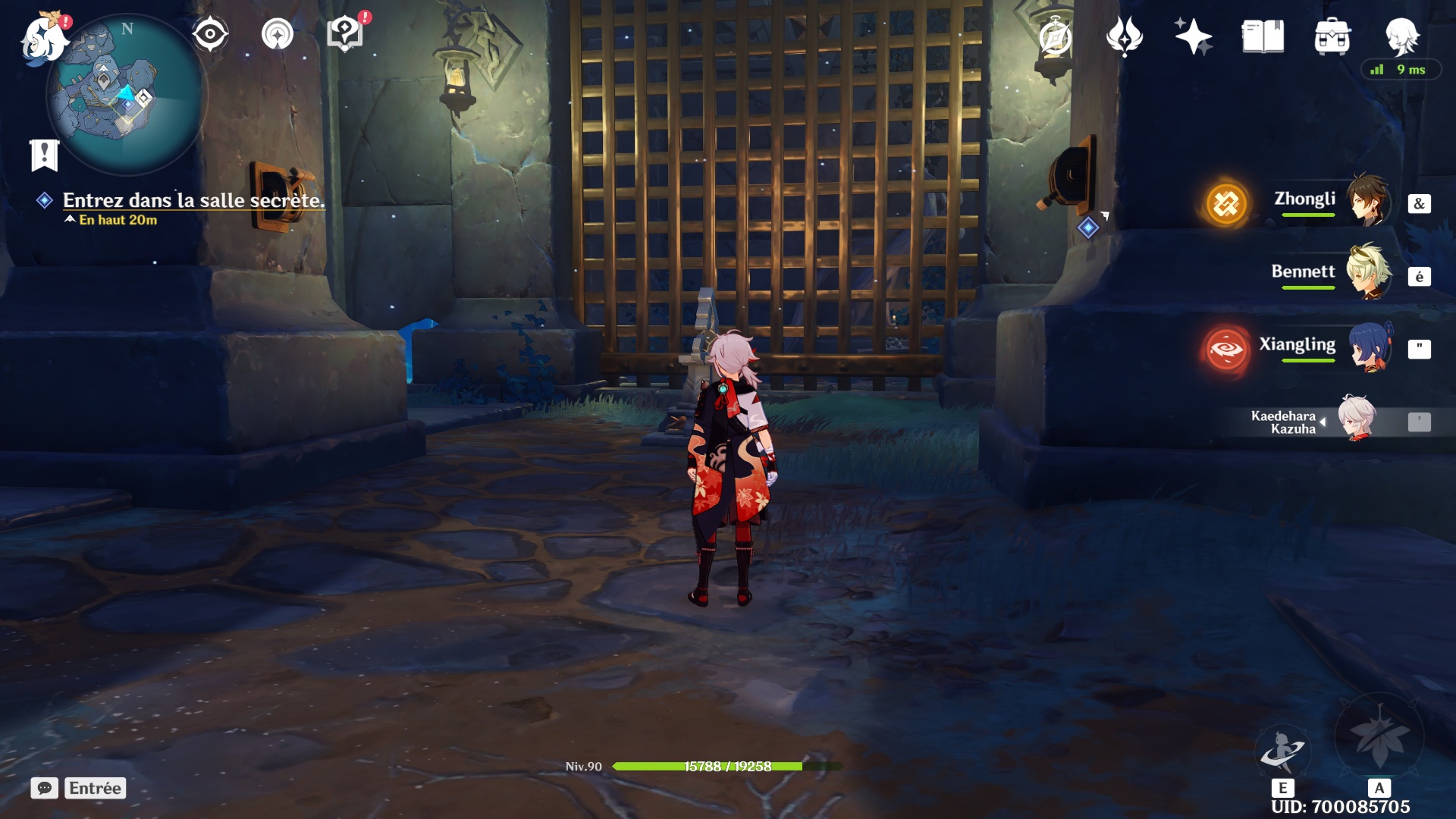Open the adventure handbook book icon
The image size is (1456, 819).
pos(1263,36)
